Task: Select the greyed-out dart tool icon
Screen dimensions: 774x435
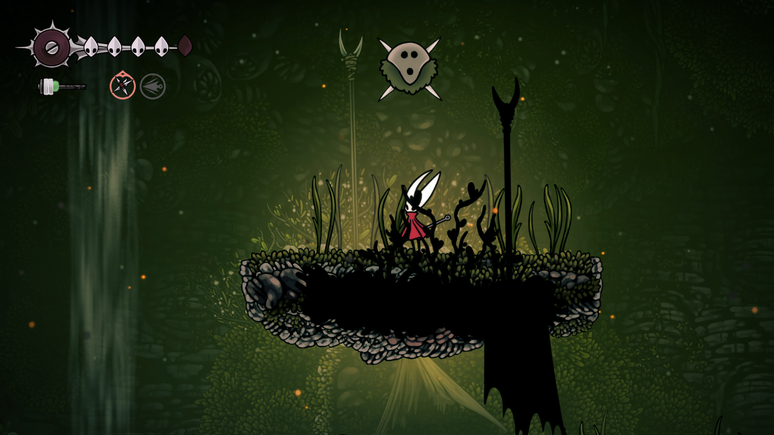Action: [x=152, y=87]
